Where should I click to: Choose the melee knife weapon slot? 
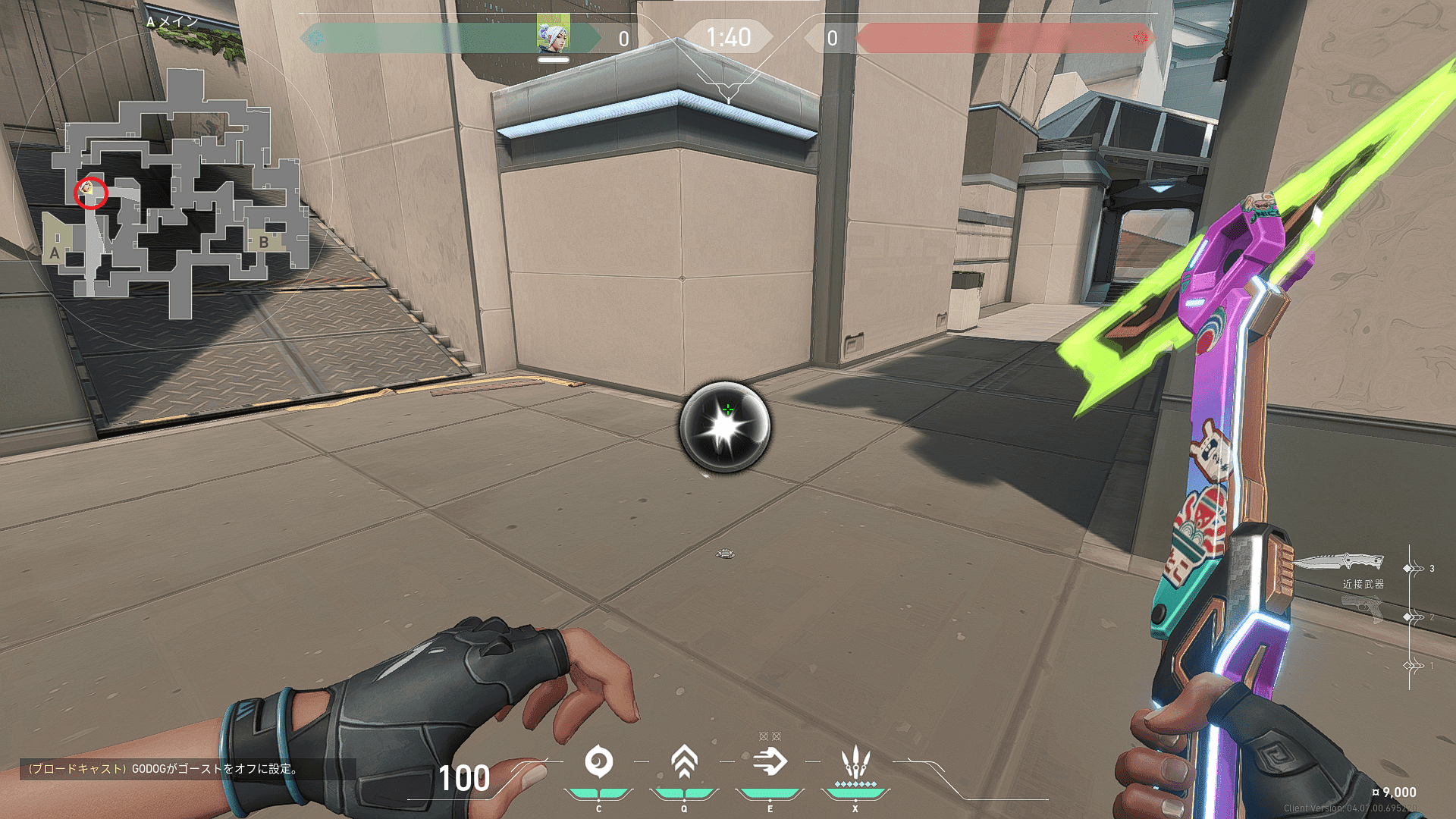(x=1339, y=563)
